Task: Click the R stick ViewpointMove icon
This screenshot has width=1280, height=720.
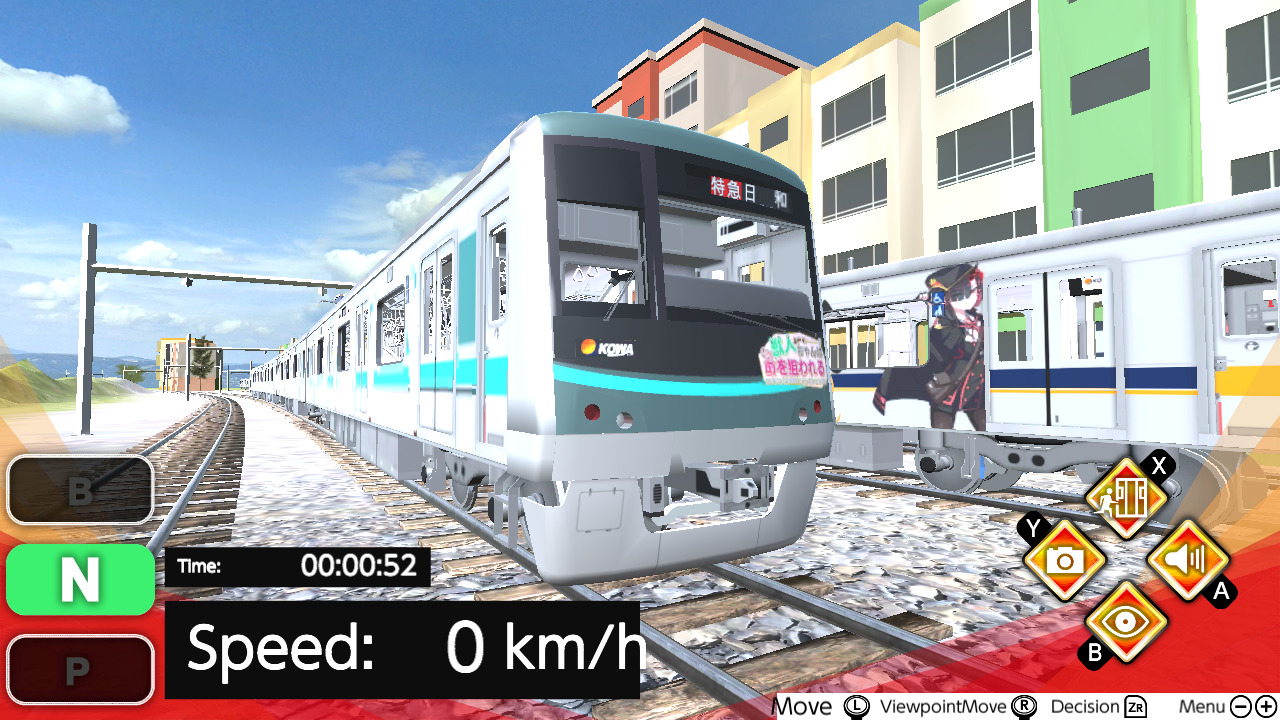Action: (1023, 707)
